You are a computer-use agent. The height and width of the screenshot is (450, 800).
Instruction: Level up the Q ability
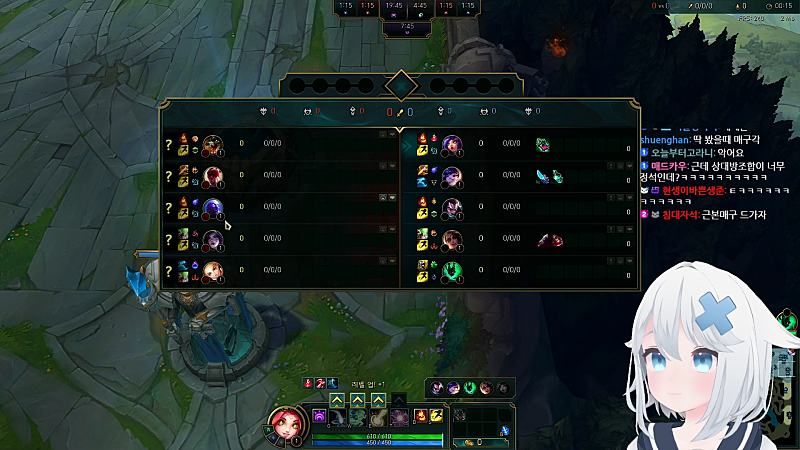point(337,400)
